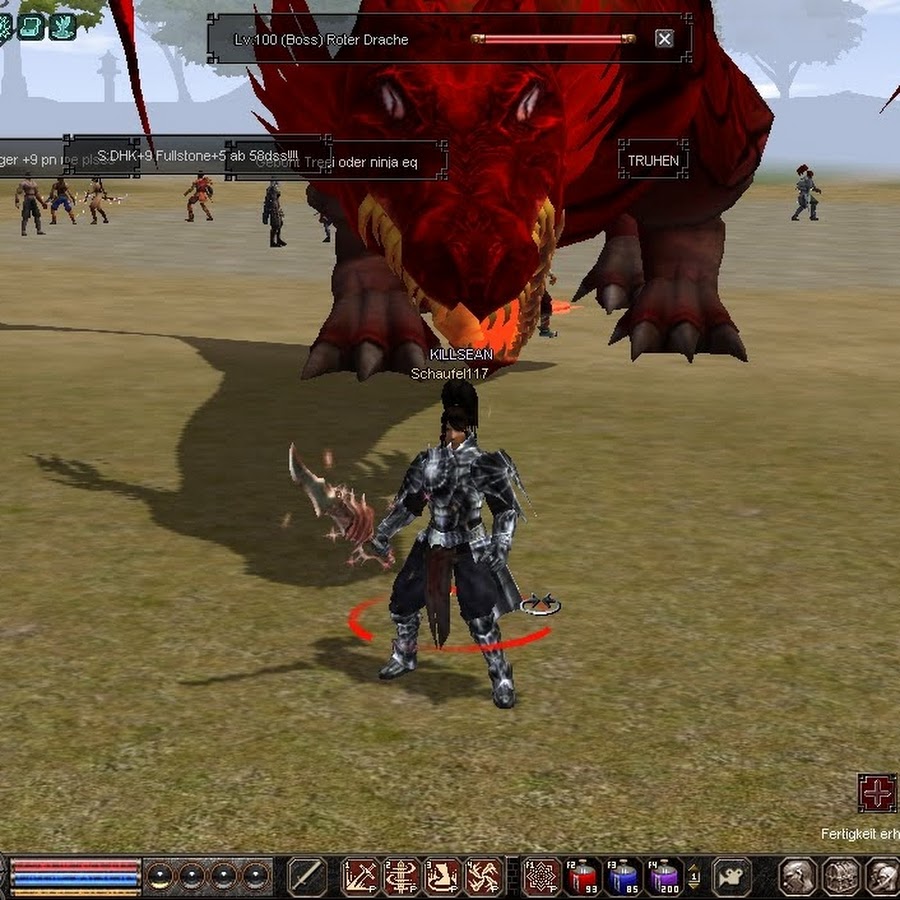The height and width of the screenshot is (900, 900).
Task: Open the inventory chest icon
Action: [841, 877]
